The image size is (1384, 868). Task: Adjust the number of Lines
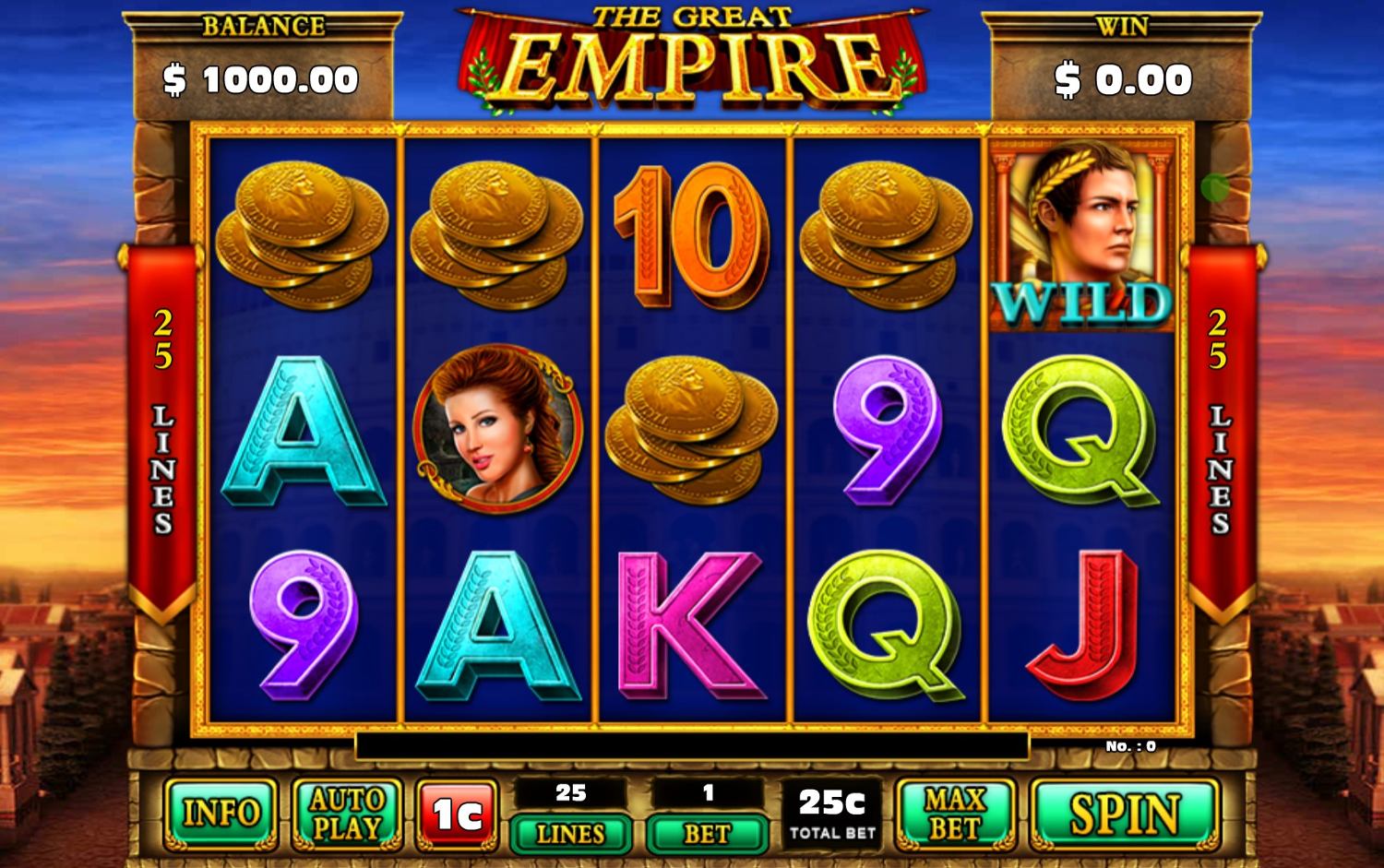[x=570, y=834]
